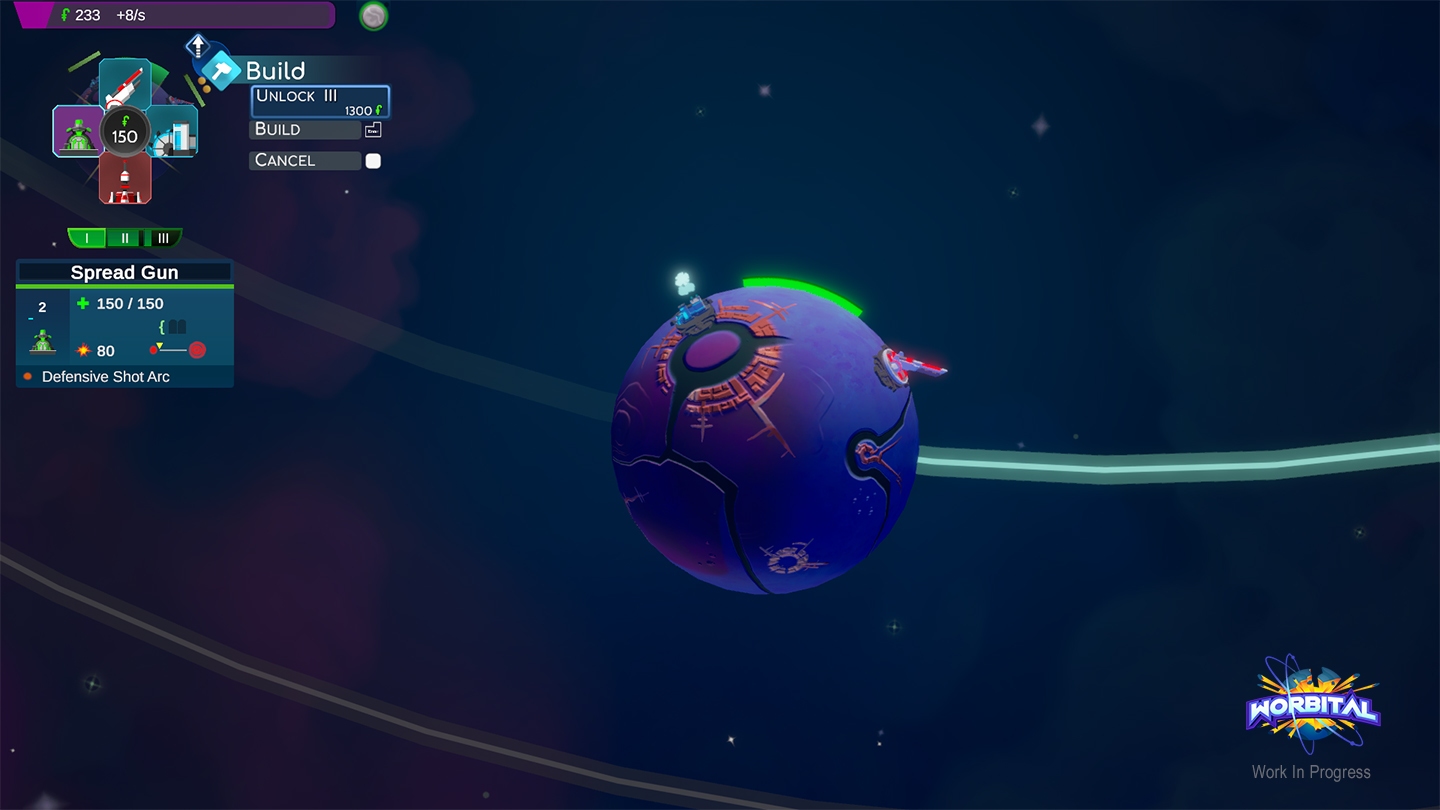Open the tier III tab
Image resolution: width=1440 pixels, height=810 pixels.
click(164, 238)
